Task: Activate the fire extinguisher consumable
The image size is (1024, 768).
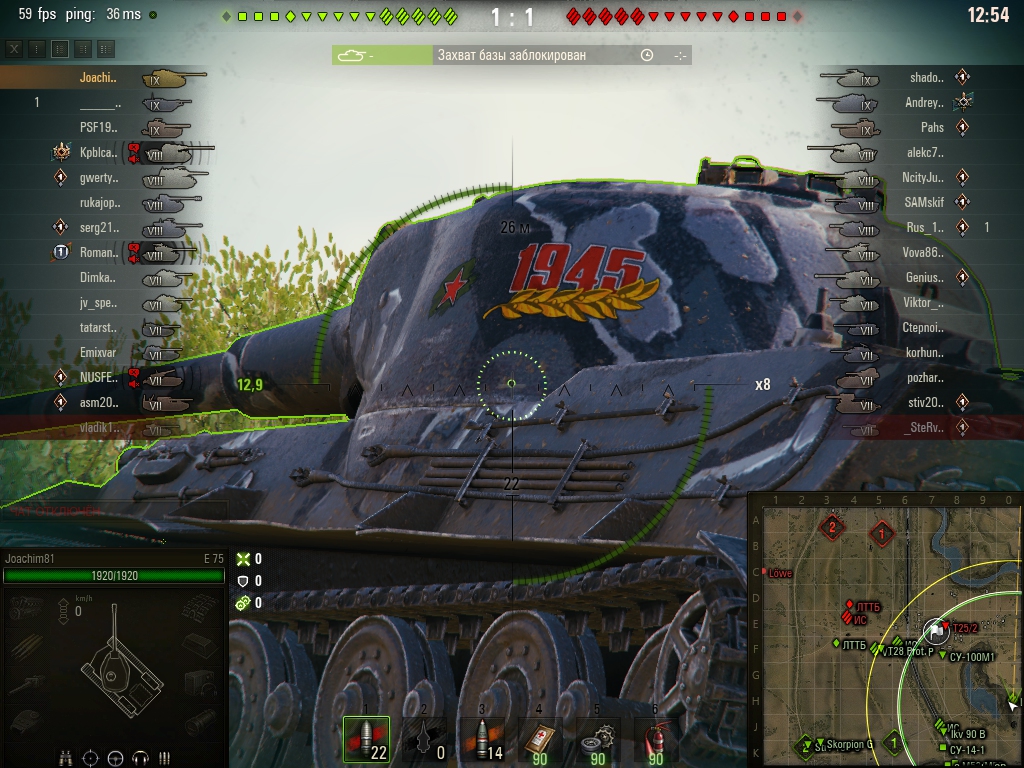Action: [x=656, y=740]
